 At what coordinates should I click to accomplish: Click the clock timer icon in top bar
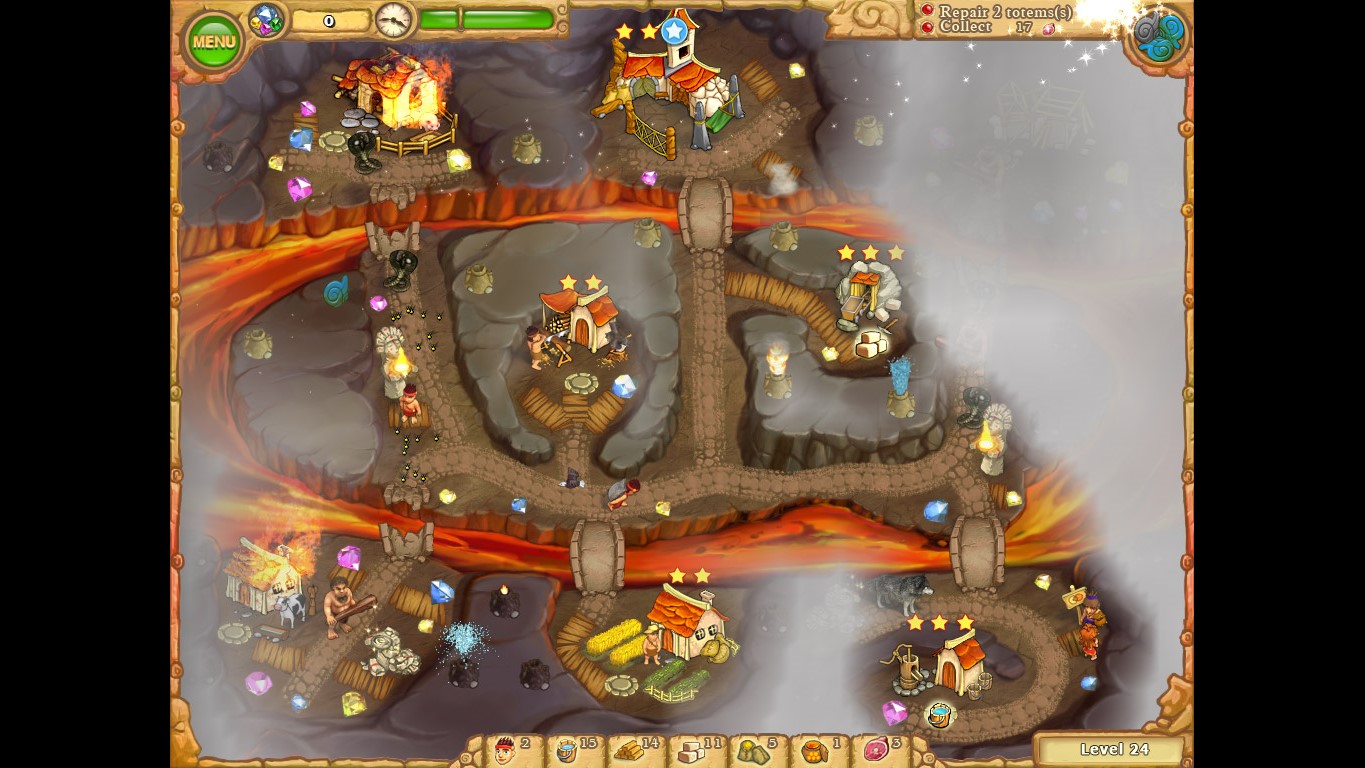pyautogui.click(x=392, y=19)
